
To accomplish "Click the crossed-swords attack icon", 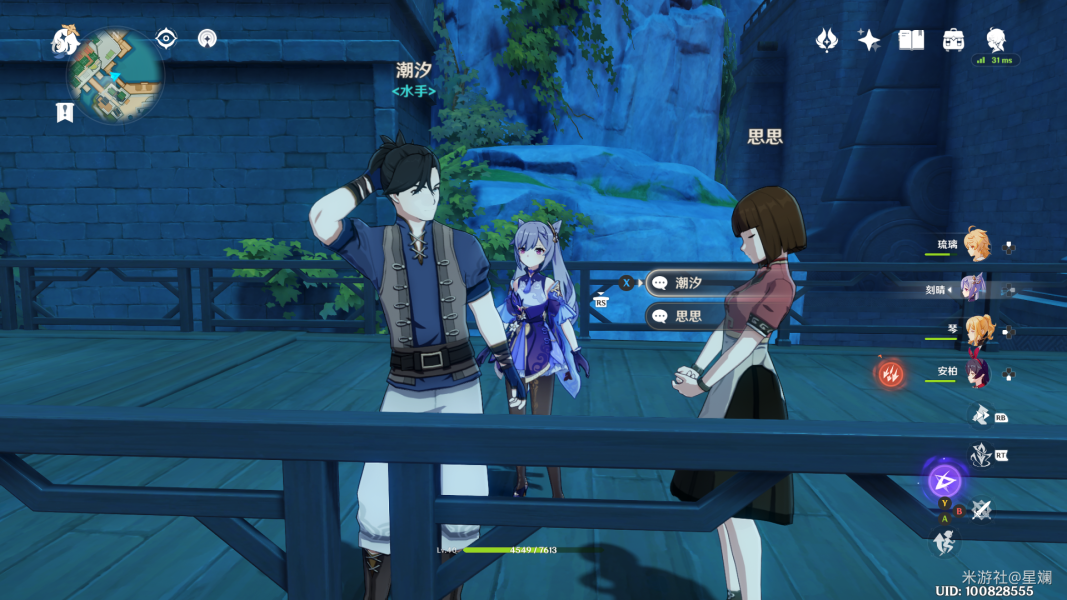I will (981, 510).
